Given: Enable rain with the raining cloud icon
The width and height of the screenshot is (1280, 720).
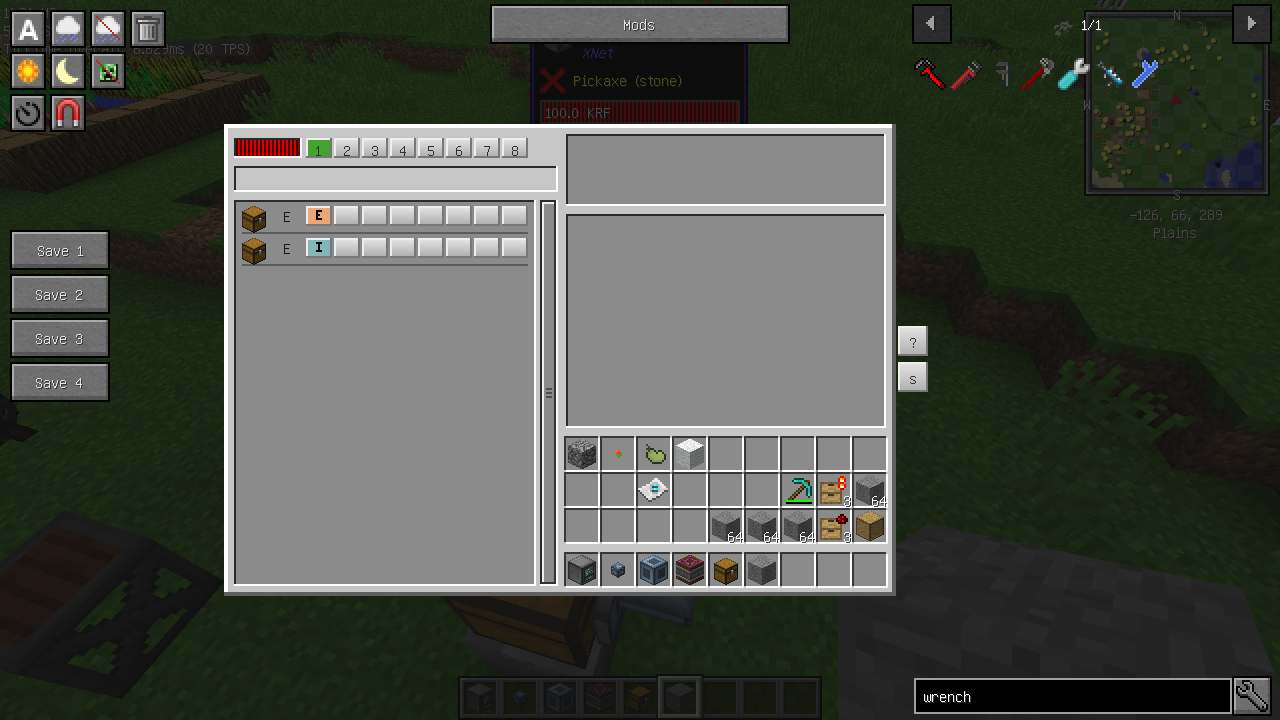Looking at the screenshot, I should pos(68,29).
